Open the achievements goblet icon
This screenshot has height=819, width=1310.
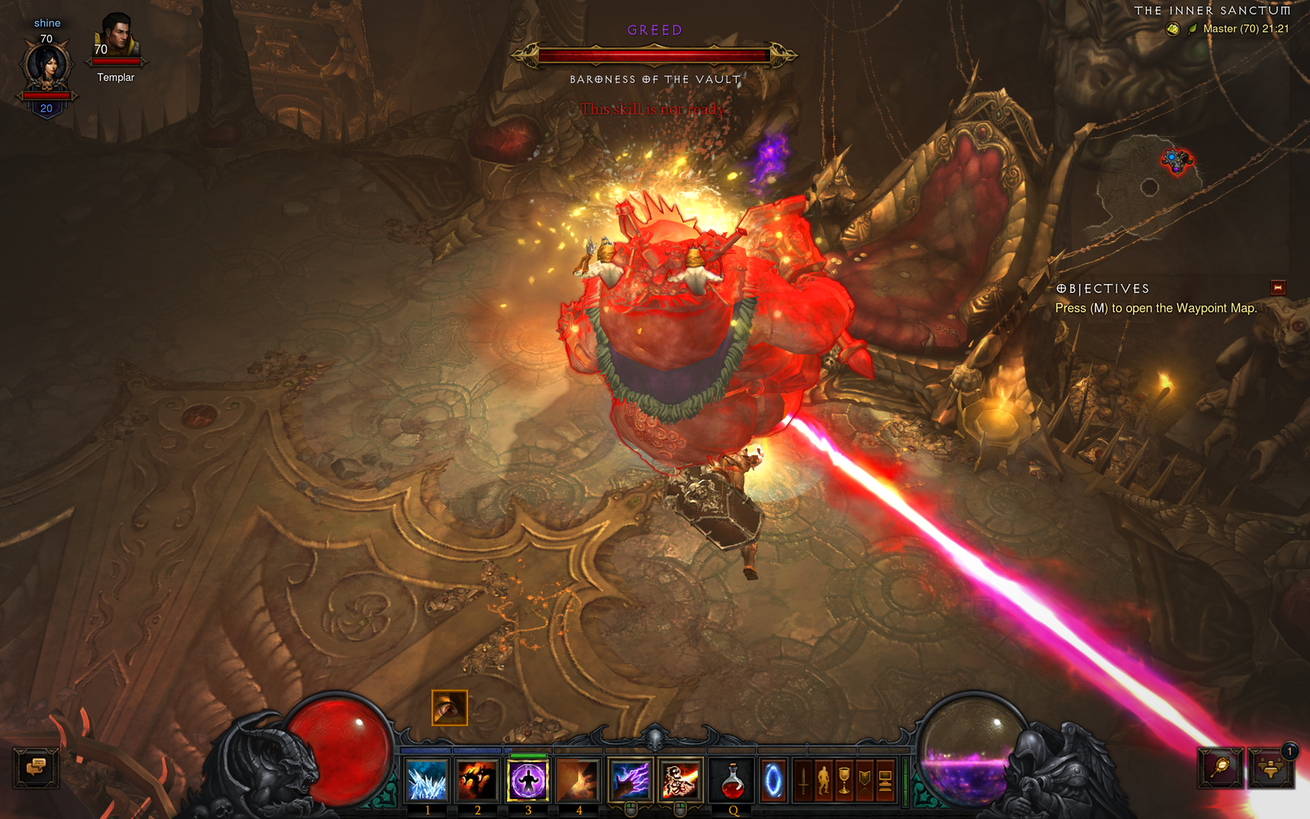845,780
